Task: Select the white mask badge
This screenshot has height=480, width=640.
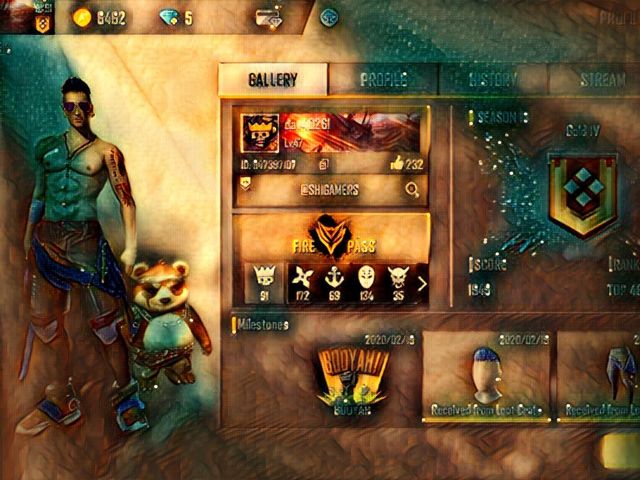Action: [x=366, y=282]
